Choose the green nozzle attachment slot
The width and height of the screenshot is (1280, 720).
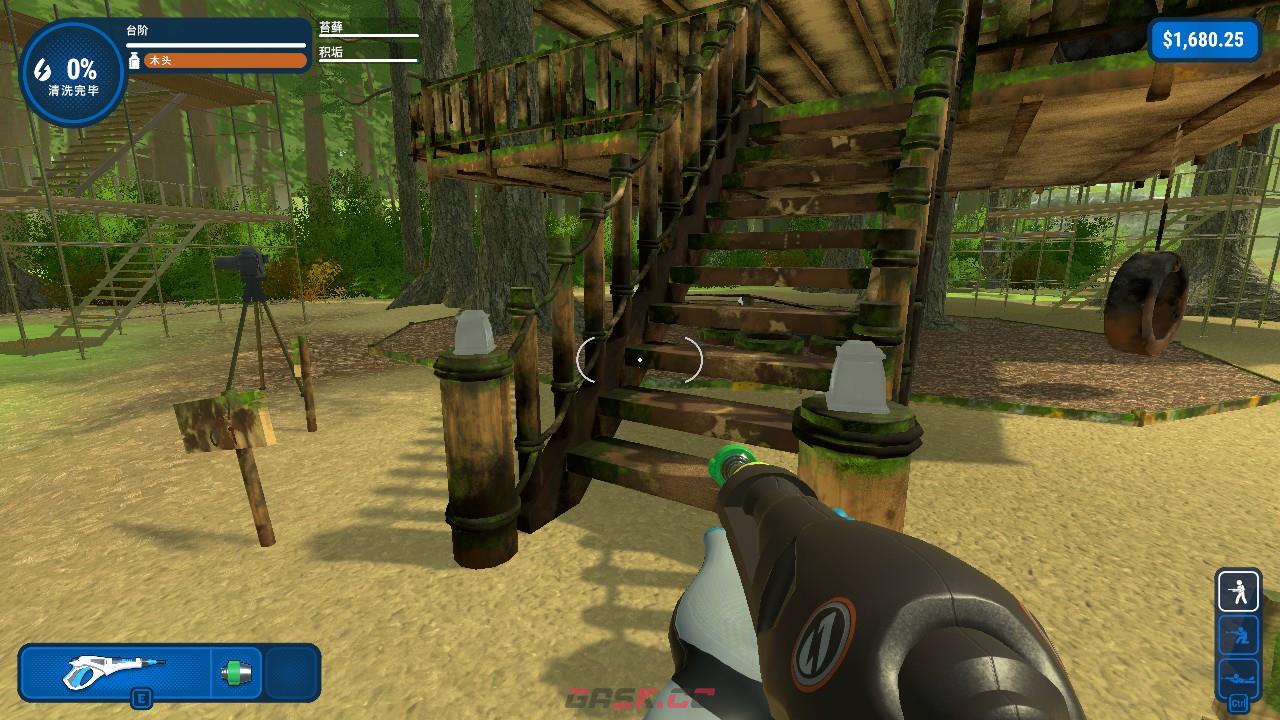[x=237, y=672]
